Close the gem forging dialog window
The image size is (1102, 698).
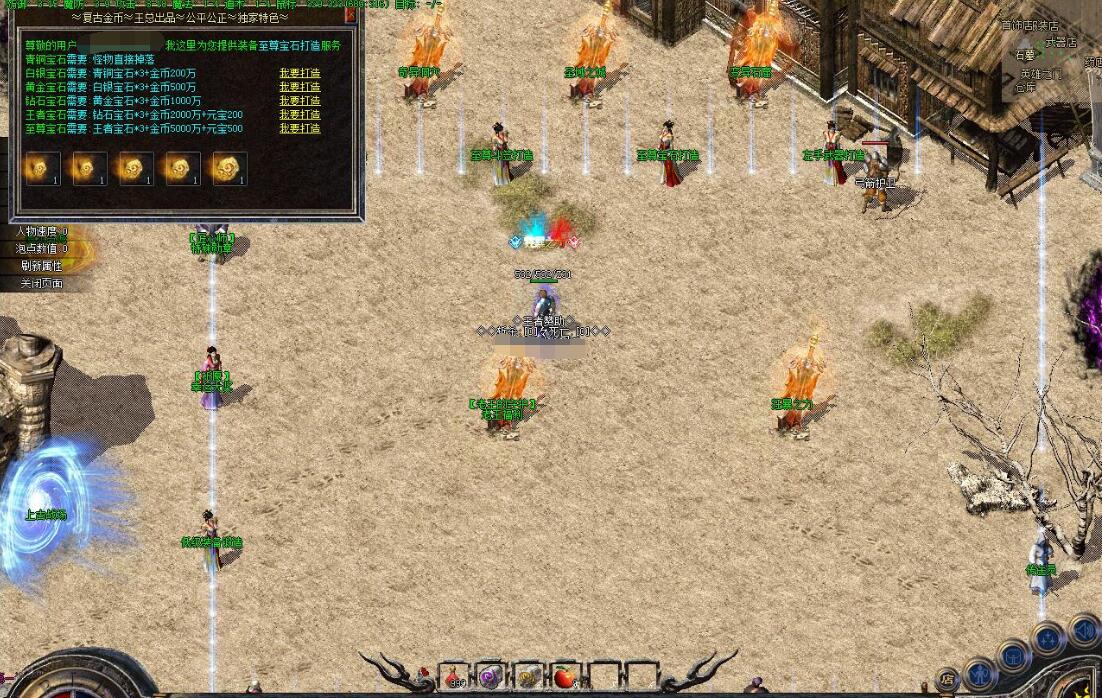click(x=350, y=15)
